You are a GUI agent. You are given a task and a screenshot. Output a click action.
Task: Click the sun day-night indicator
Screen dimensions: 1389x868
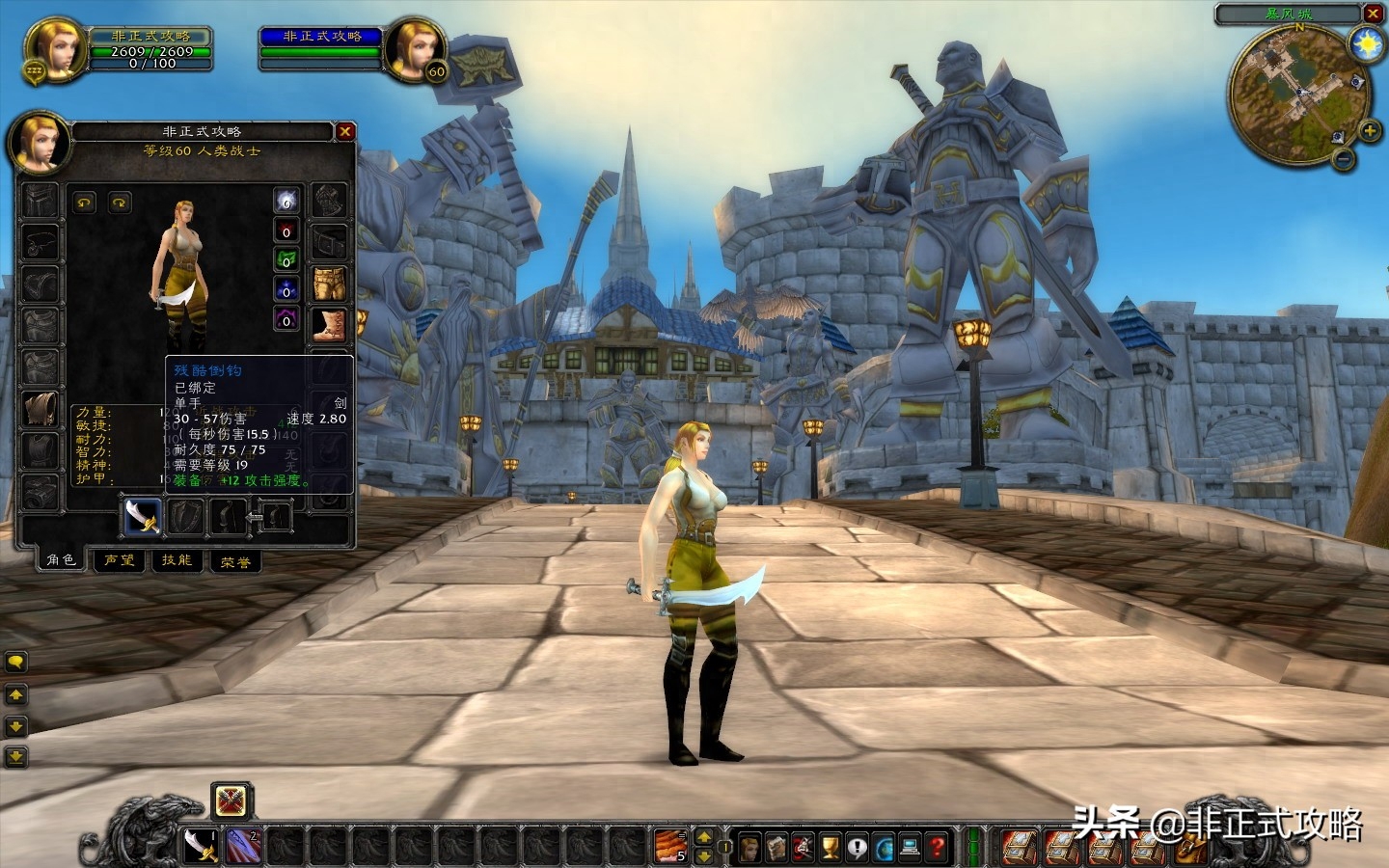pyautogui.click(x=1367, y=44)
